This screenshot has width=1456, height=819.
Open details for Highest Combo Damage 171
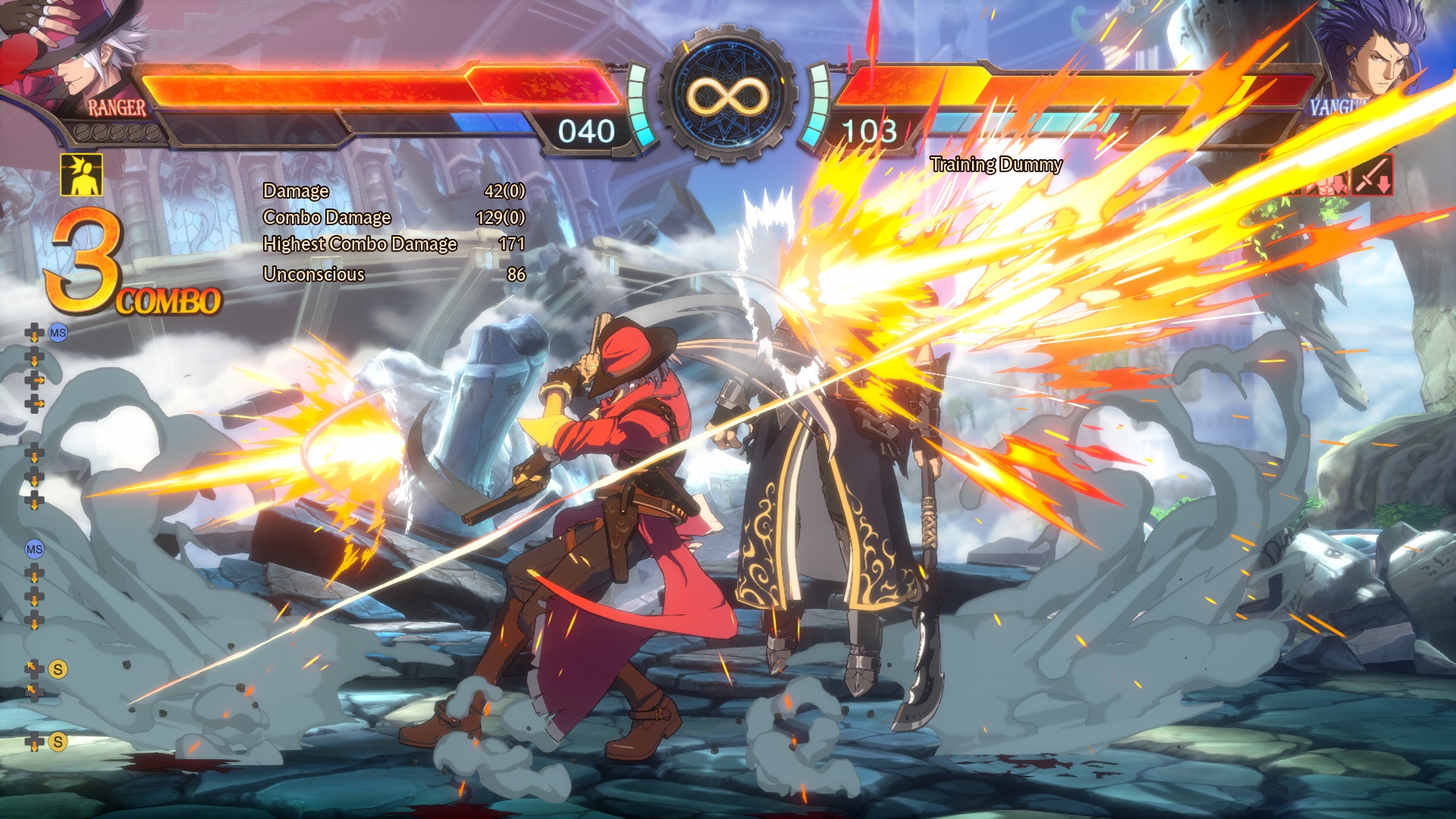[360, 244]
